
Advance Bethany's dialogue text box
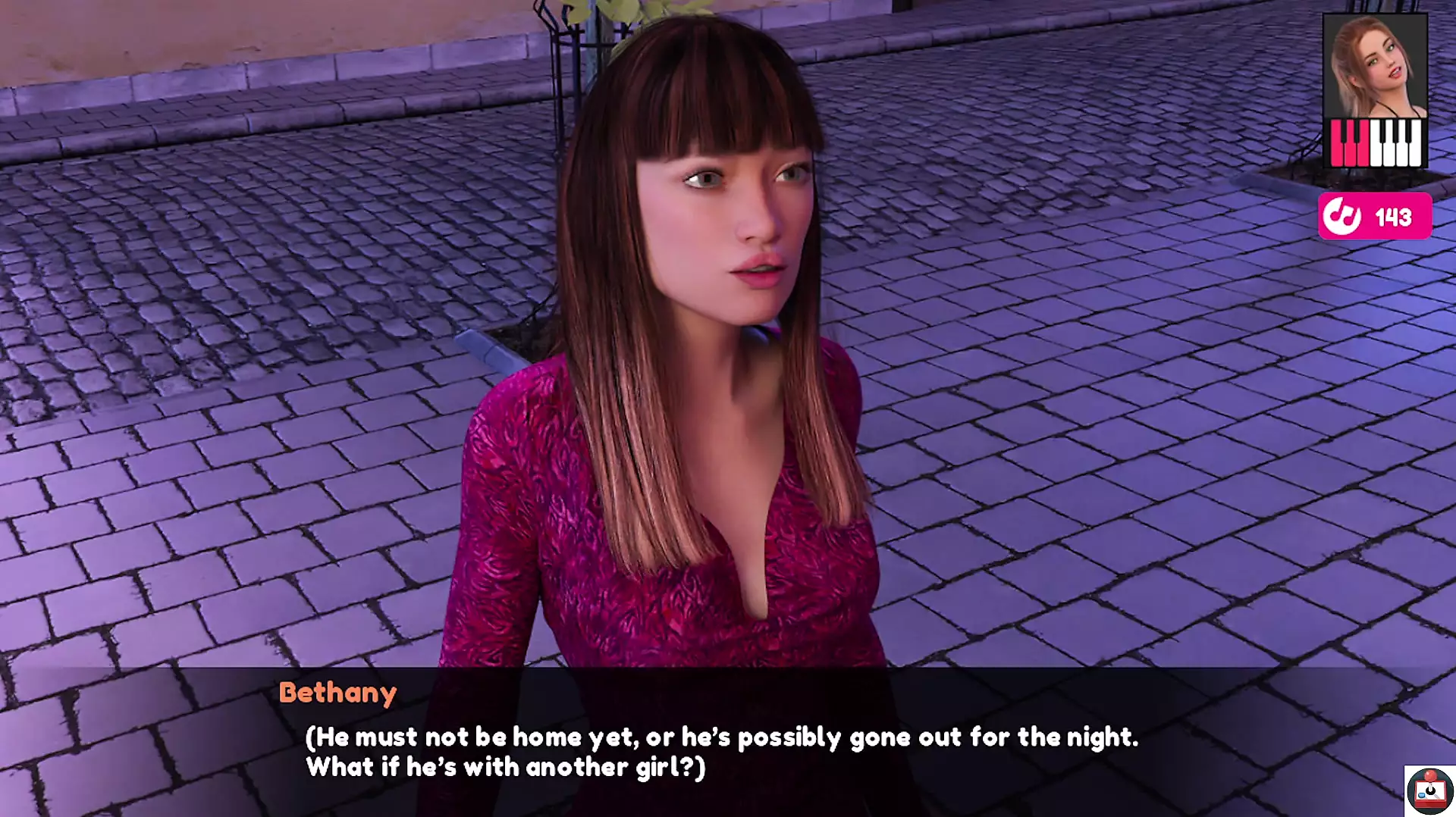(x=720, y=750)
